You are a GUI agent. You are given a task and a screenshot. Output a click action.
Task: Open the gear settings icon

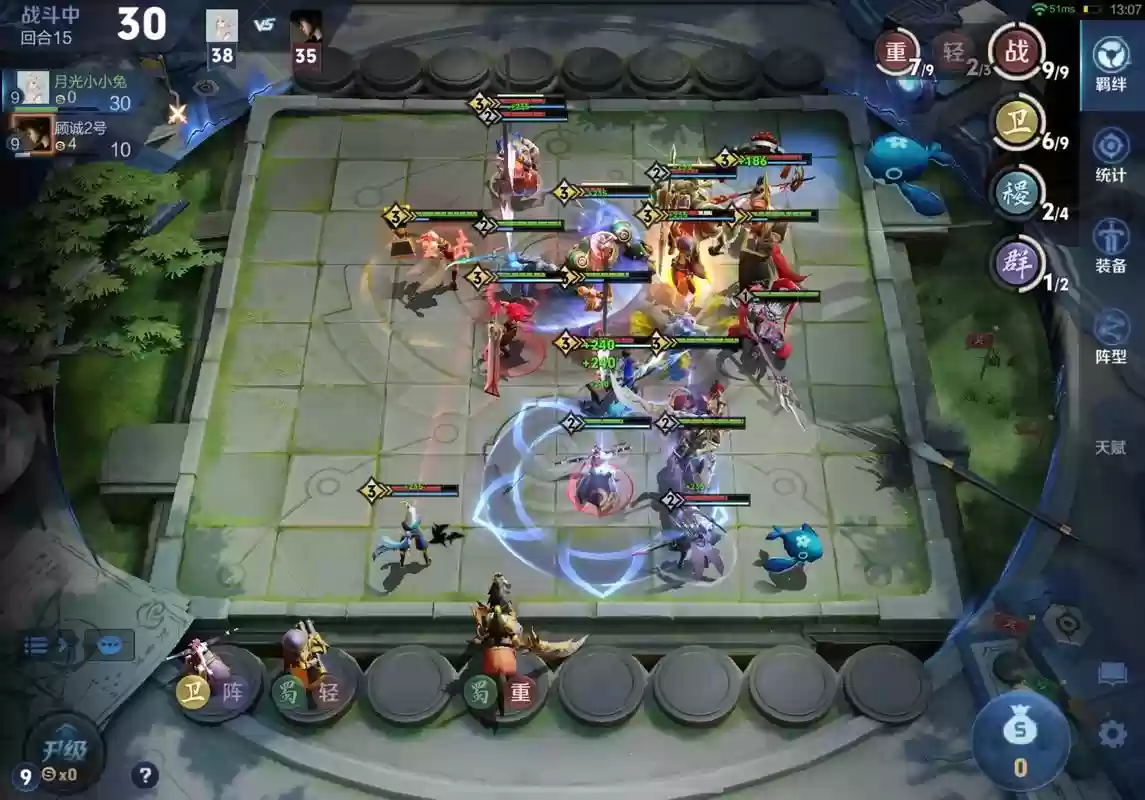pyautogui.click(x=1112, y=735)
